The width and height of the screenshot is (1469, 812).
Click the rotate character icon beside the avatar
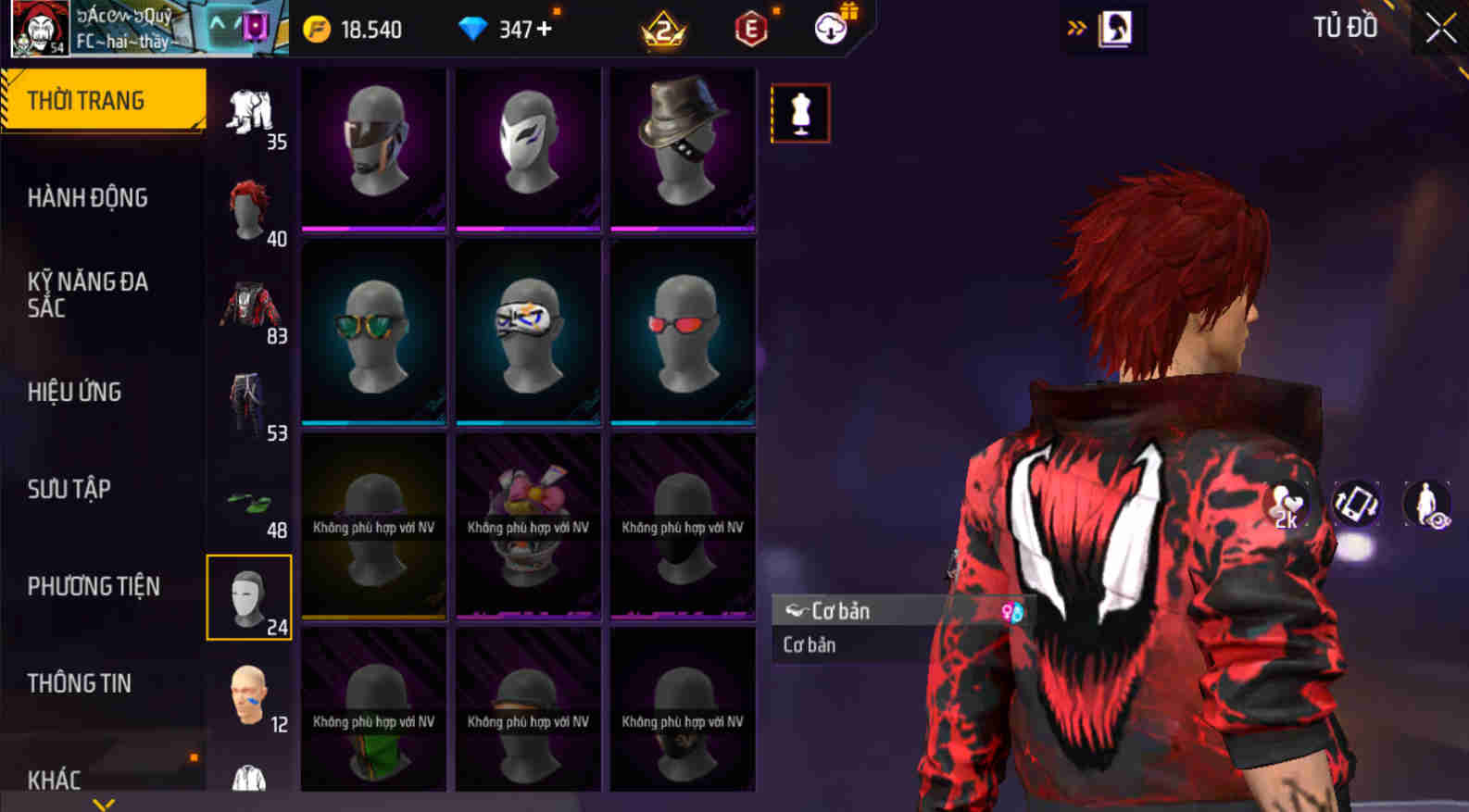(x=1358, y=506)
